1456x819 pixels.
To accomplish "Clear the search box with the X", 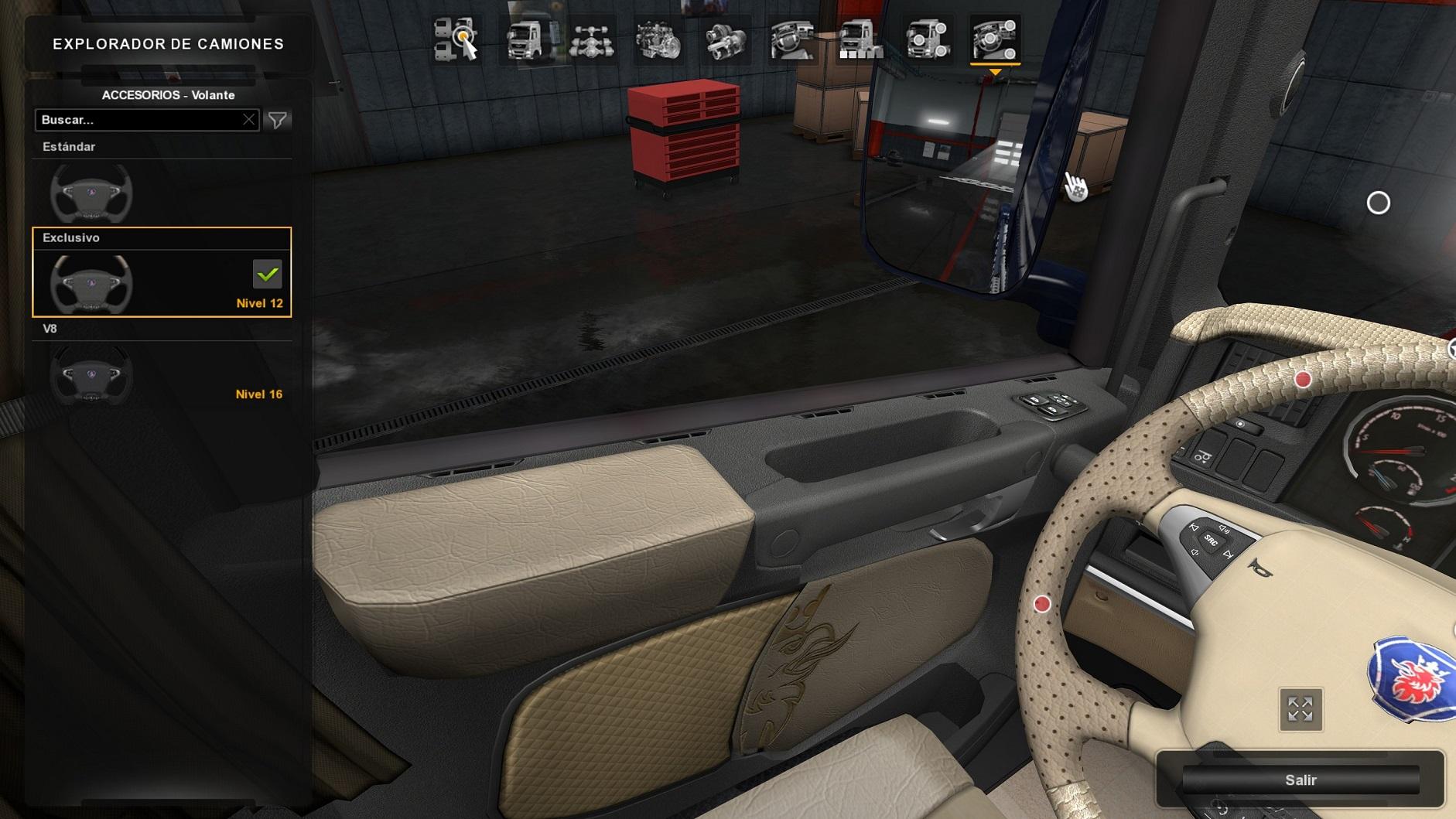I will point(248,120).
